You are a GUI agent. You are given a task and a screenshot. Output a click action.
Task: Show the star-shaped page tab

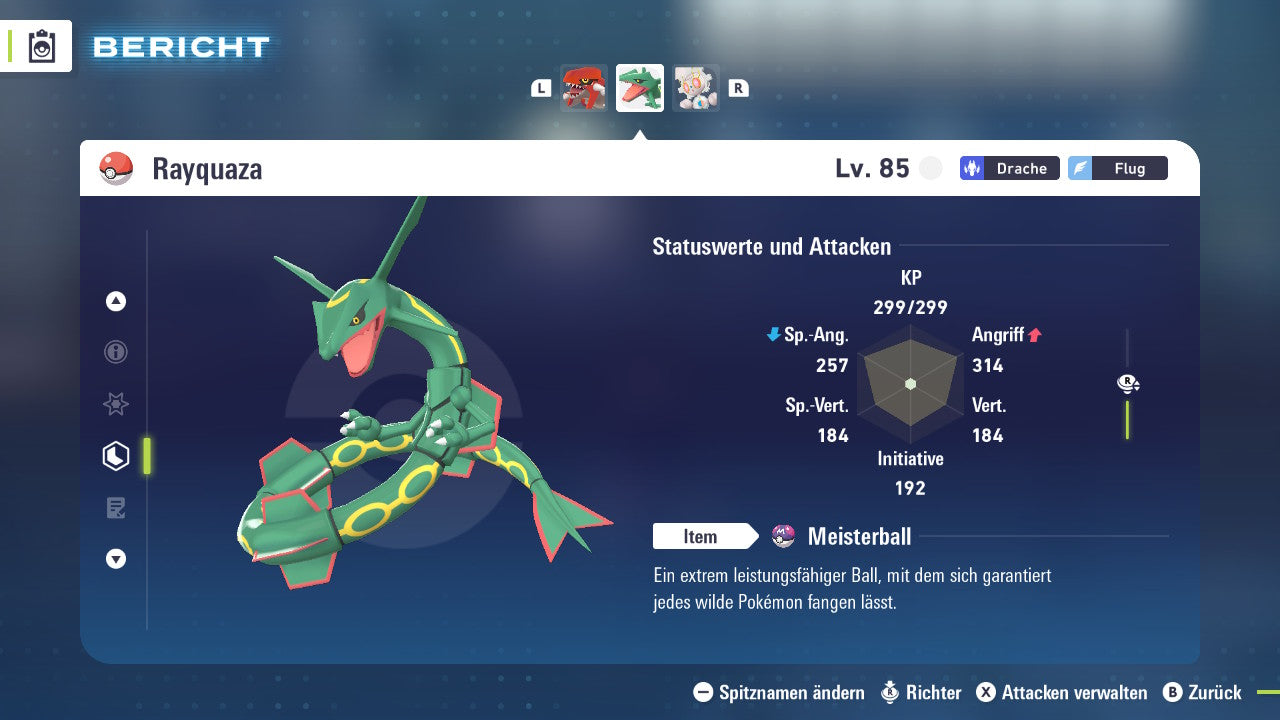point(116,404)
